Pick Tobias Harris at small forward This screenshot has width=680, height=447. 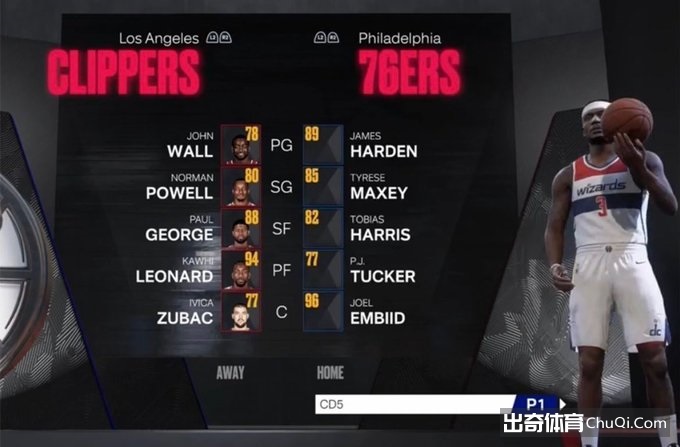point(380,228)
